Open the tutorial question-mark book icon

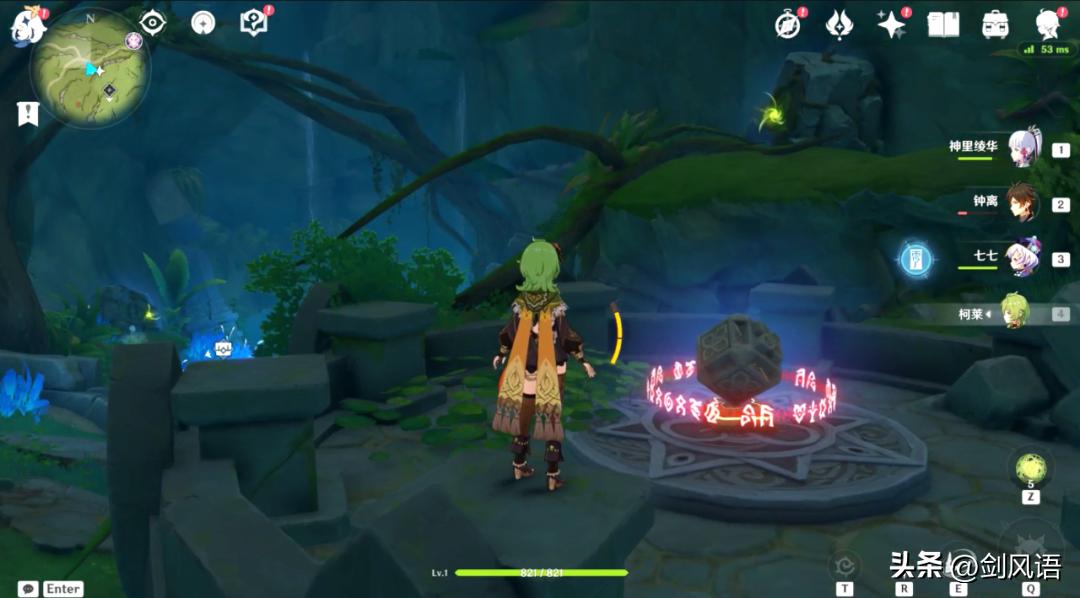[254, 23]
